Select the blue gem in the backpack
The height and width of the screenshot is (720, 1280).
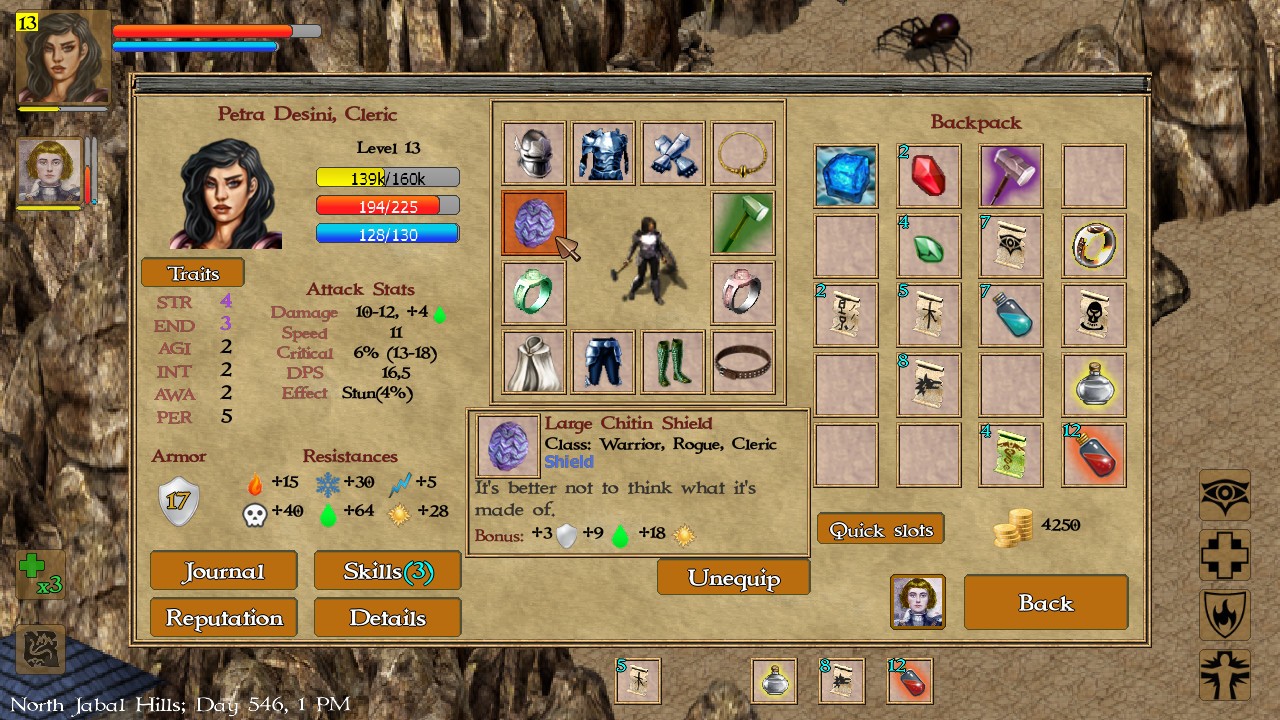(845, 176)
